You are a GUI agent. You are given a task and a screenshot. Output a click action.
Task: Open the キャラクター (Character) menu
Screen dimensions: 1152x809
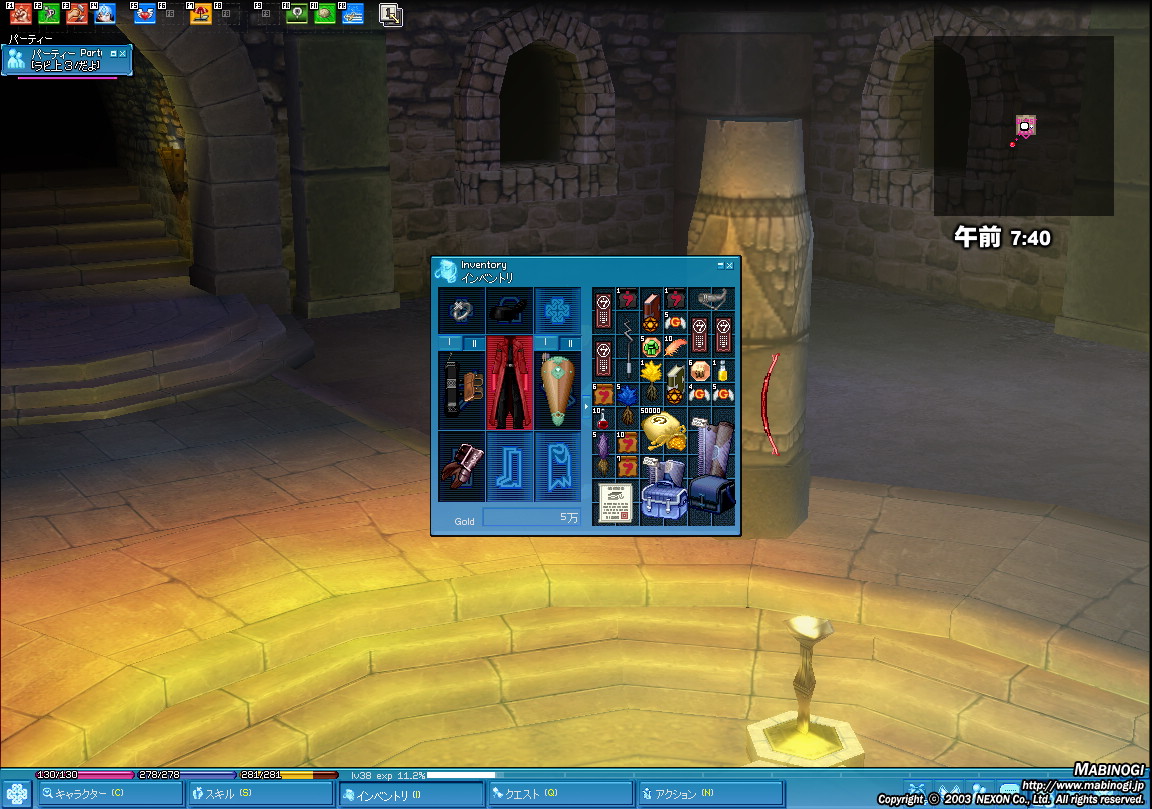[x=110, y=794]
